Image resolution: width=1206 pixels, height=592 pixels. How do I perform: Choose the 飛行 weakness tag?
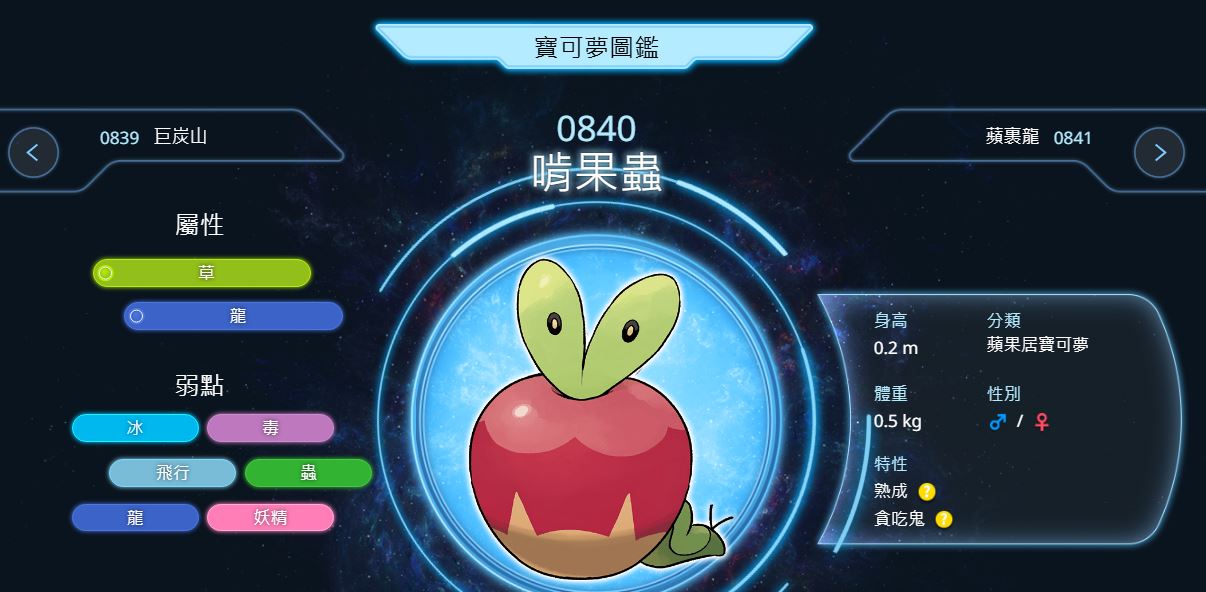tap(172, 473)
